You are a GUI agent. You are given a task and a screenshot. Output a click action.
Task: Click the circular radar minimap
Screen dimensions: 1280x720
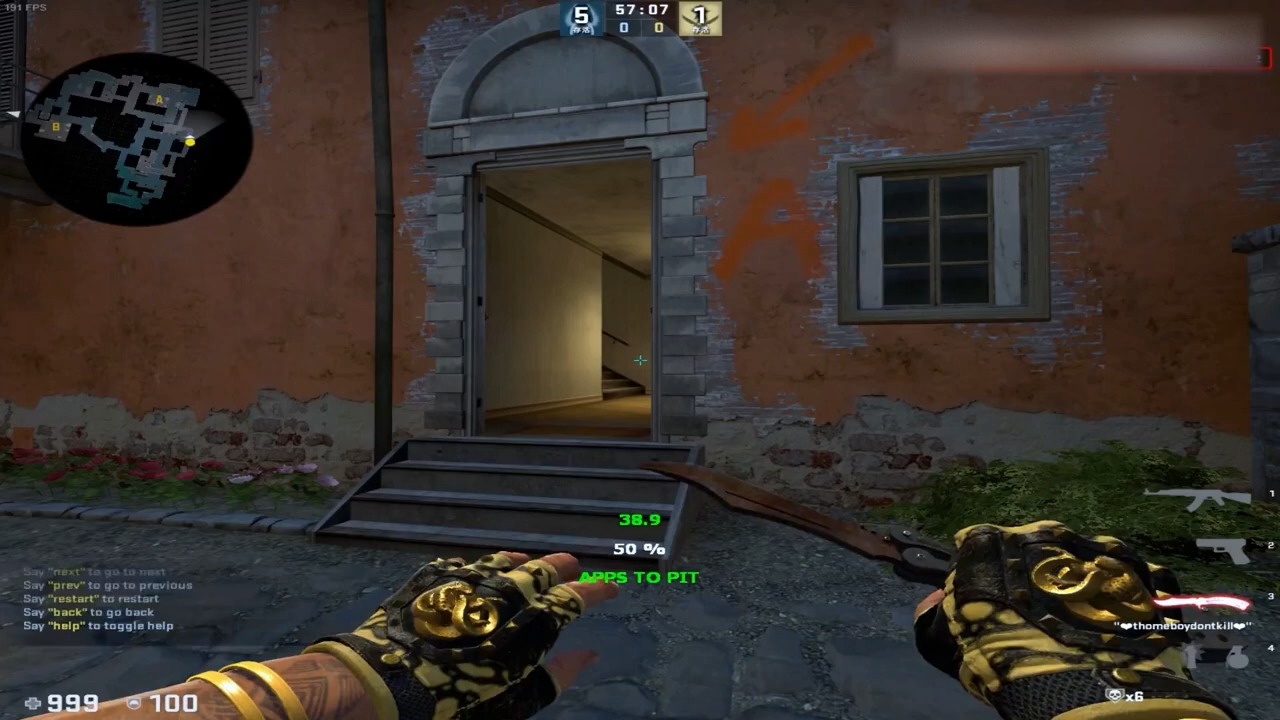tap(135, 138)
